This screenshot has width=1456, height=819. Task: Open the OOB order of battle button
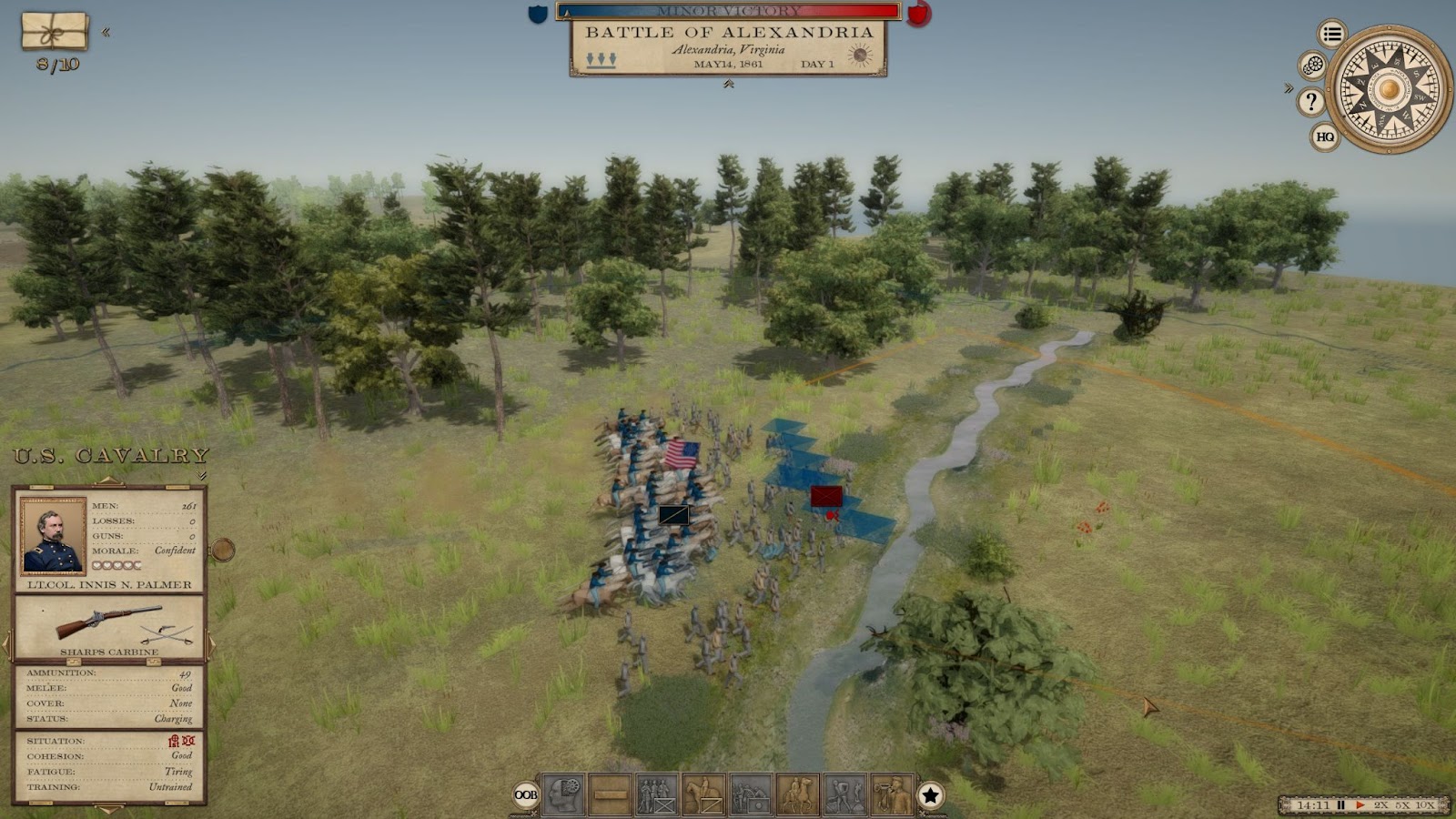526,794
